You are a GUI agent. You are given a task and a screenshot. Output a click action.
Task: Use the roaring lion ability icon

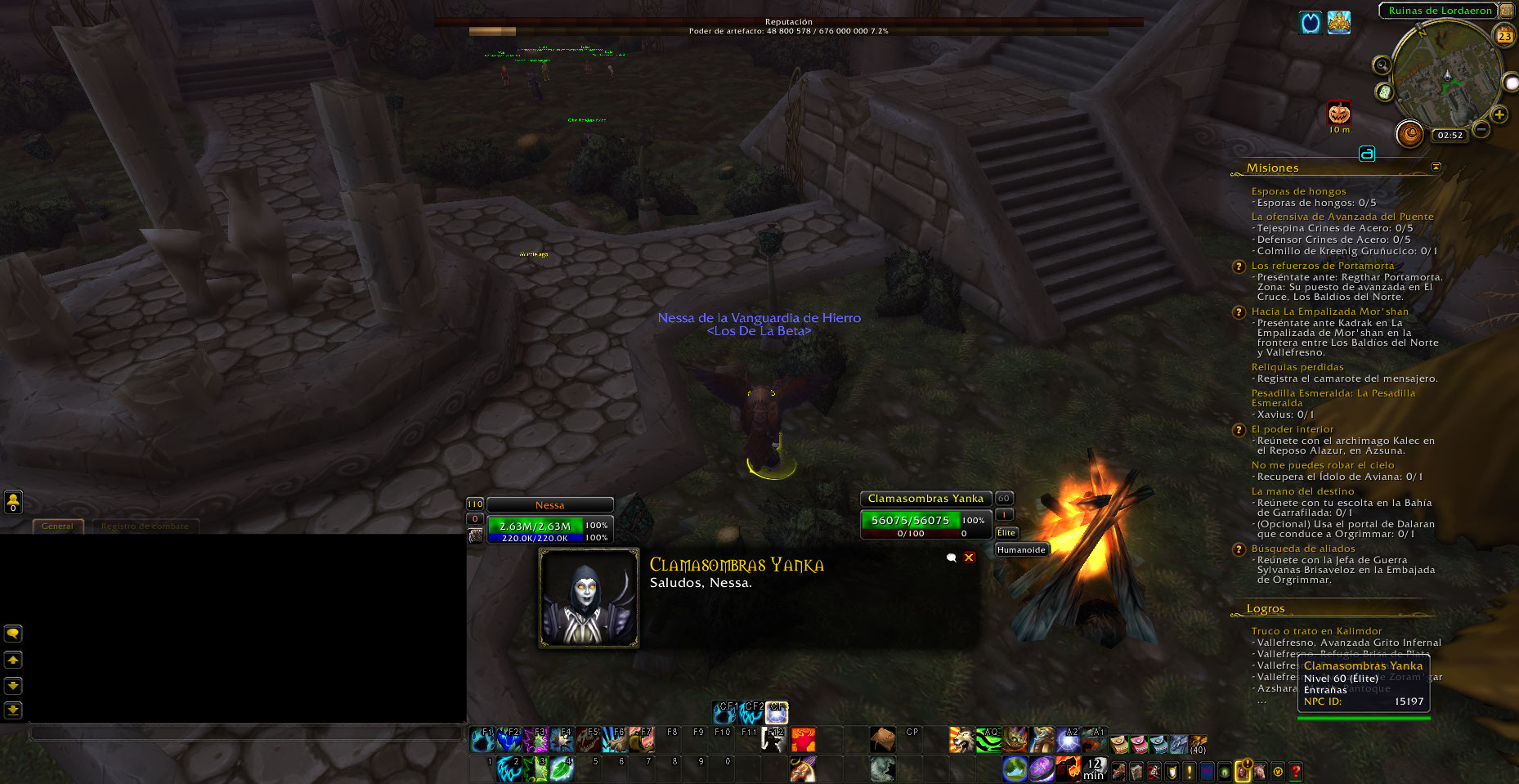point(961,740)
